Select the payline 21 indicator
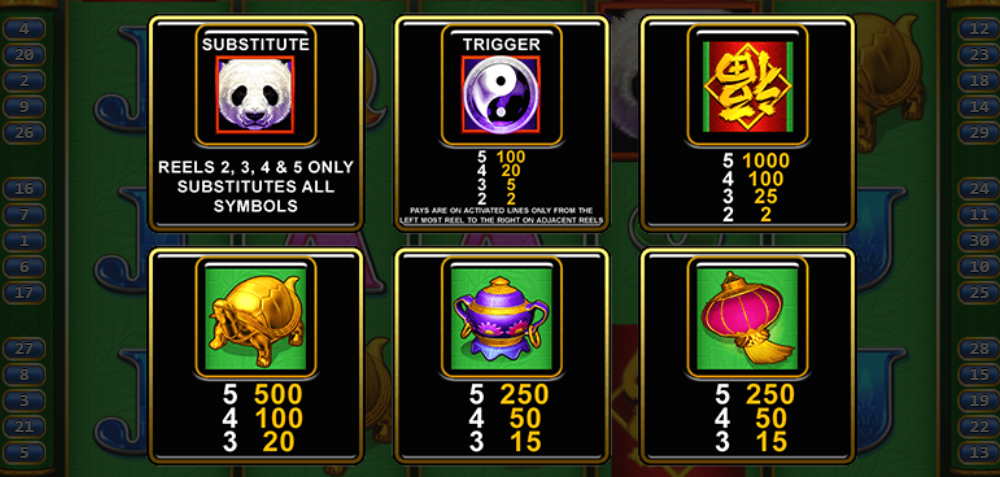 (x=24, y=427)
